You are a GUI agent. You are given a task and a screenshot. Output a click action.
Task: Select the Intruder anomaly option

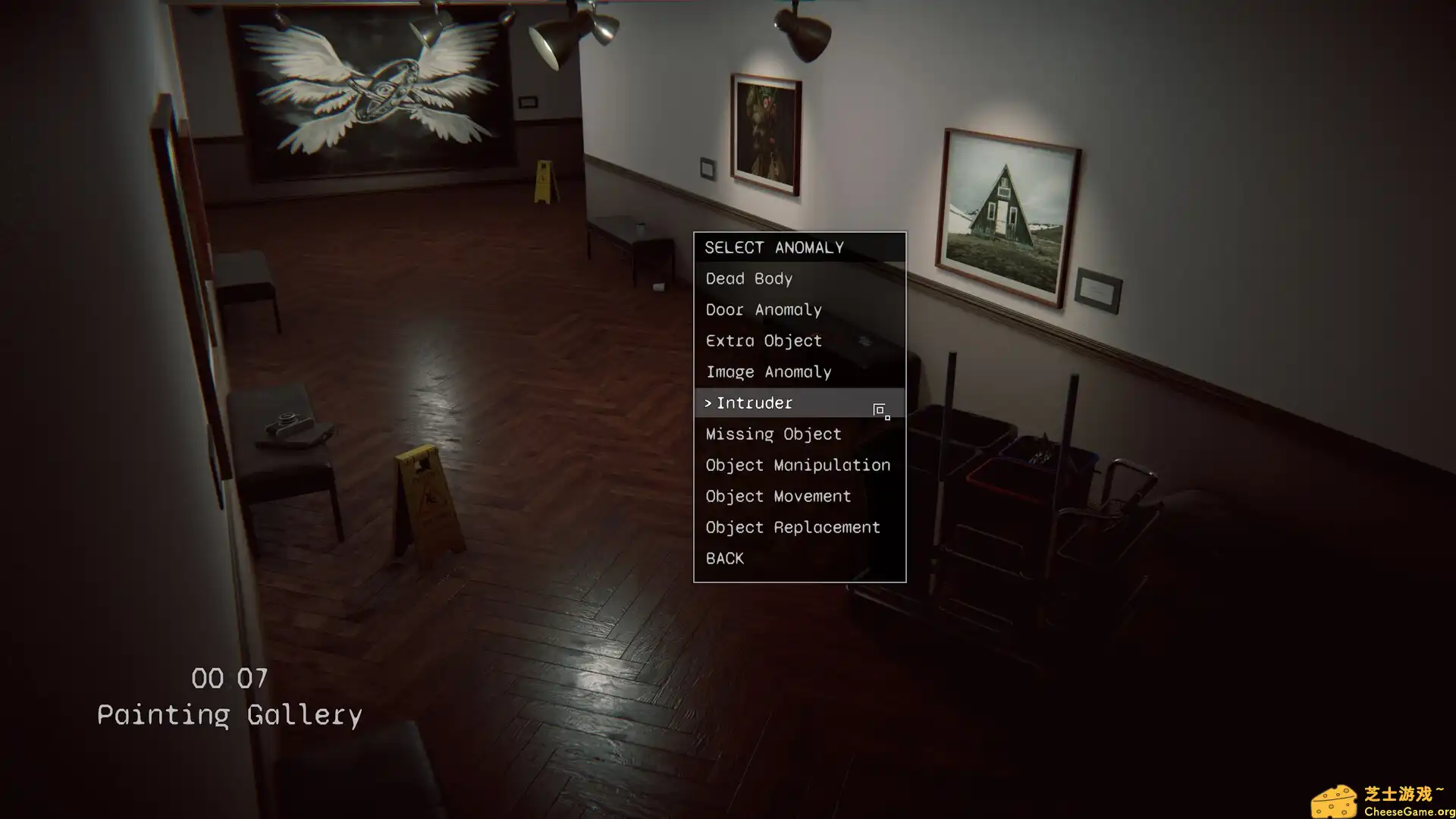pos(755,403)
